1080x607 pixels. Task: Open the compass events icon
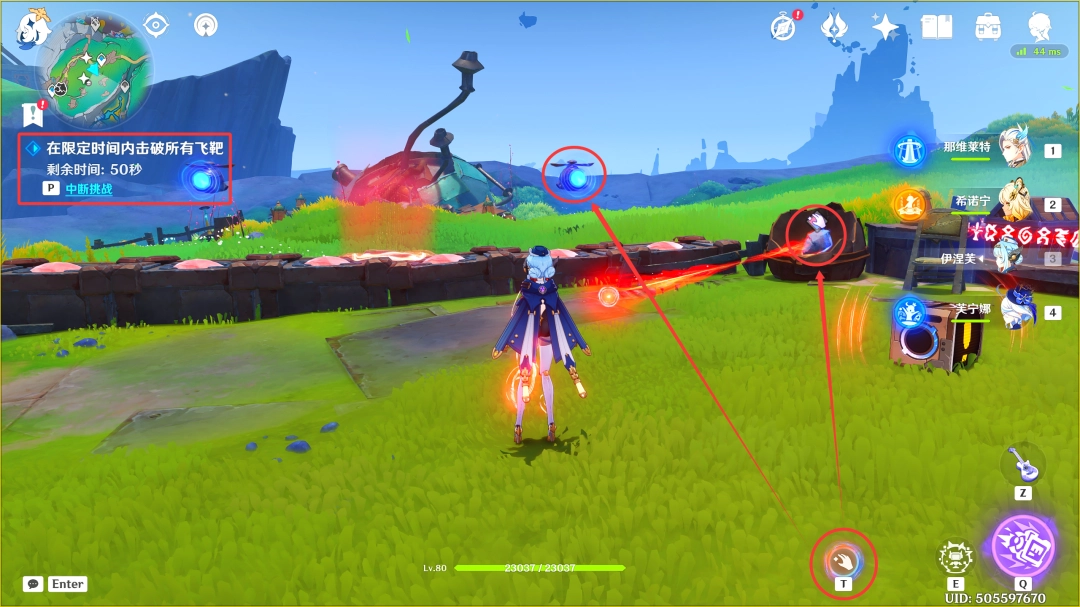(783, 27)
